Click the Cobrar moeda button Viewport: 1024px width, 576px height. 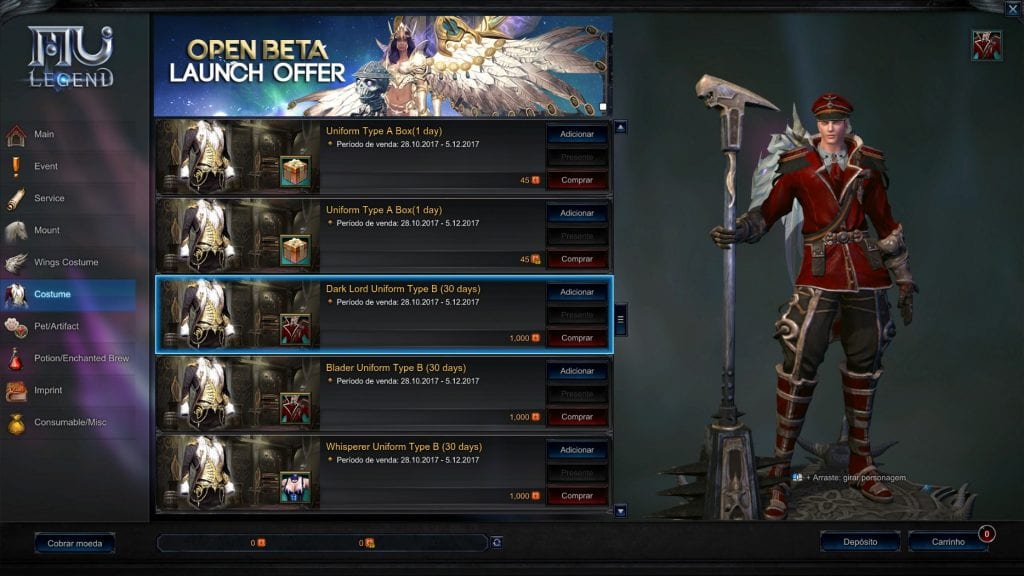pos(75,543)
